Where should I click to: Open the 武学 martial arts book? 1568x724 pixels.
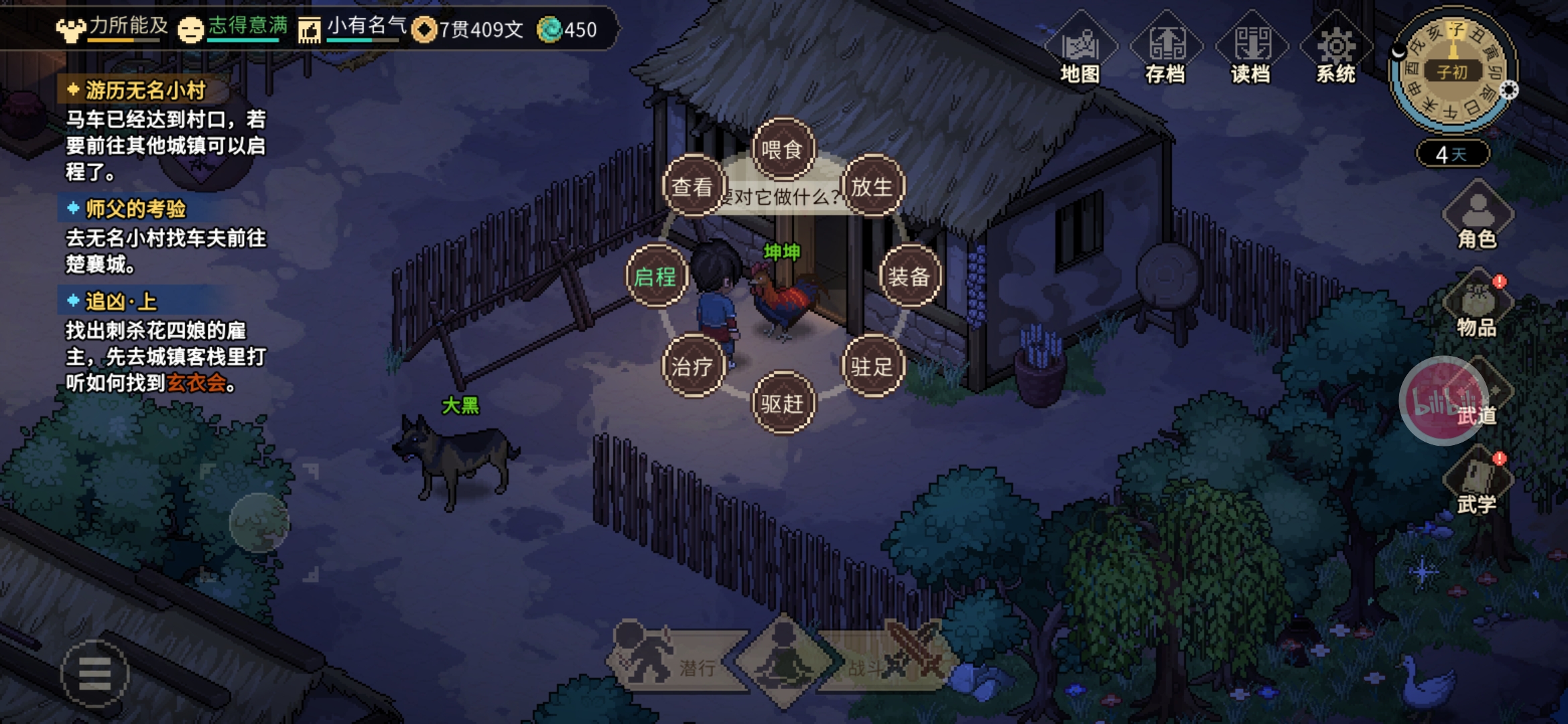(x=1478, y=483)
